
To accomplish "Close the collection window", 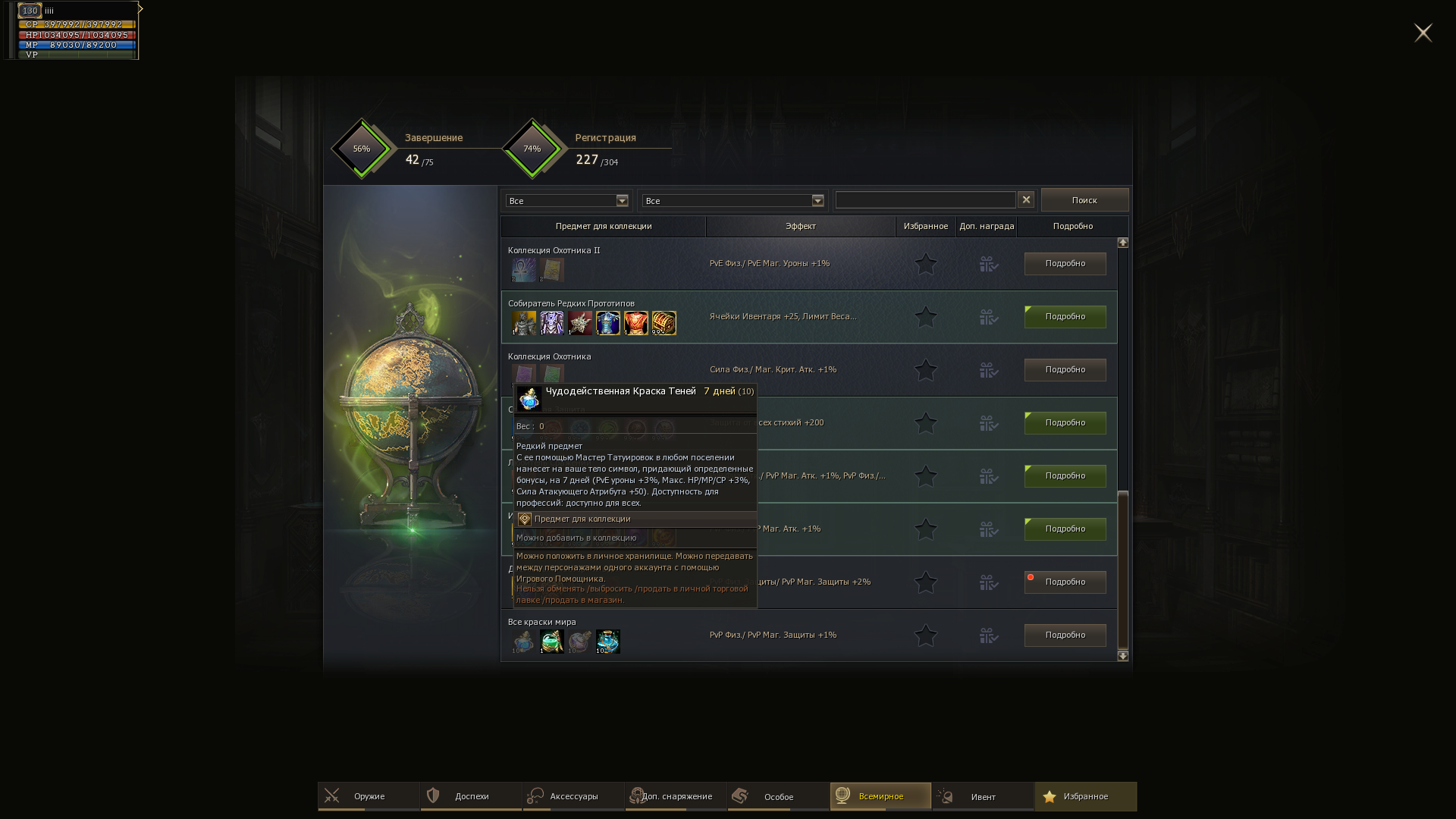I will [1423, 33].
